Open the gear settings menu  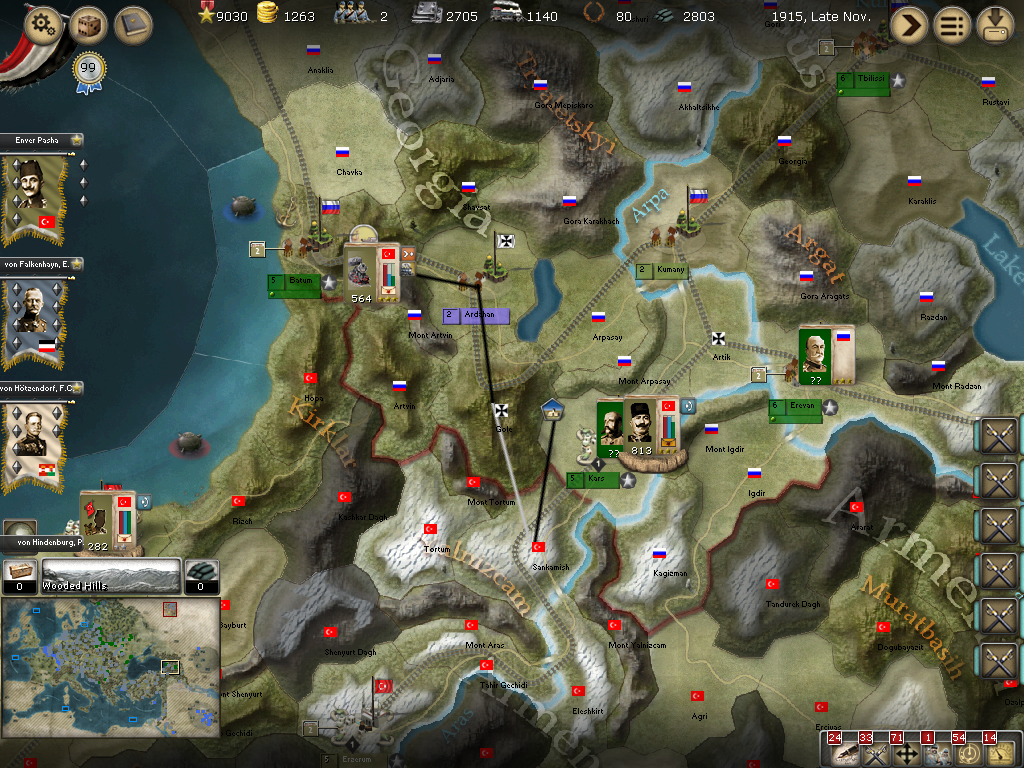(42, 25)
